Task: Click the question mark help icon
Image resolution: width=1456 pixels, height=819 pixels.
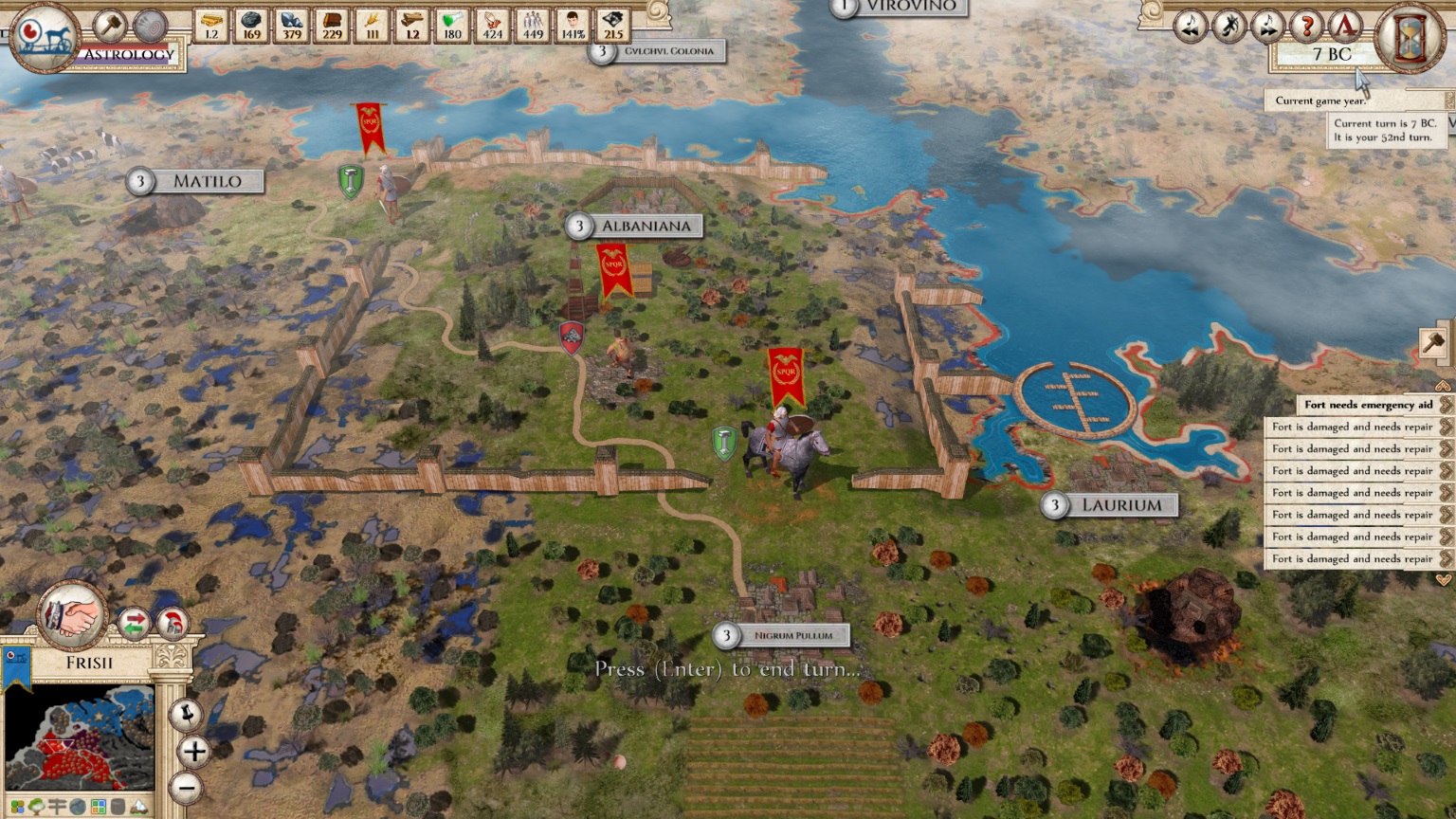Action: [1305, 27]
